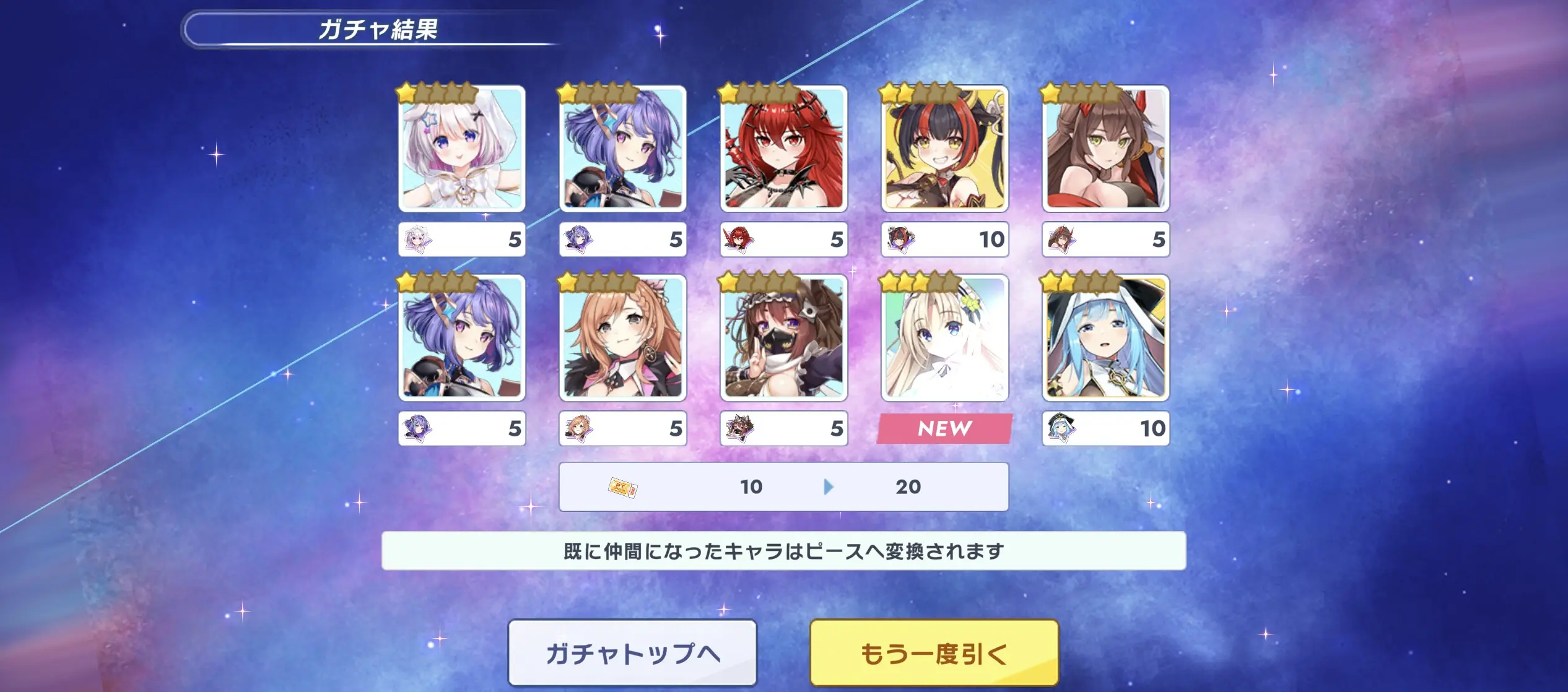Pick the brown-haired girl wearing a black mask
The height and width of the screenshot is (692, 1568).
(x=783, y=338)
